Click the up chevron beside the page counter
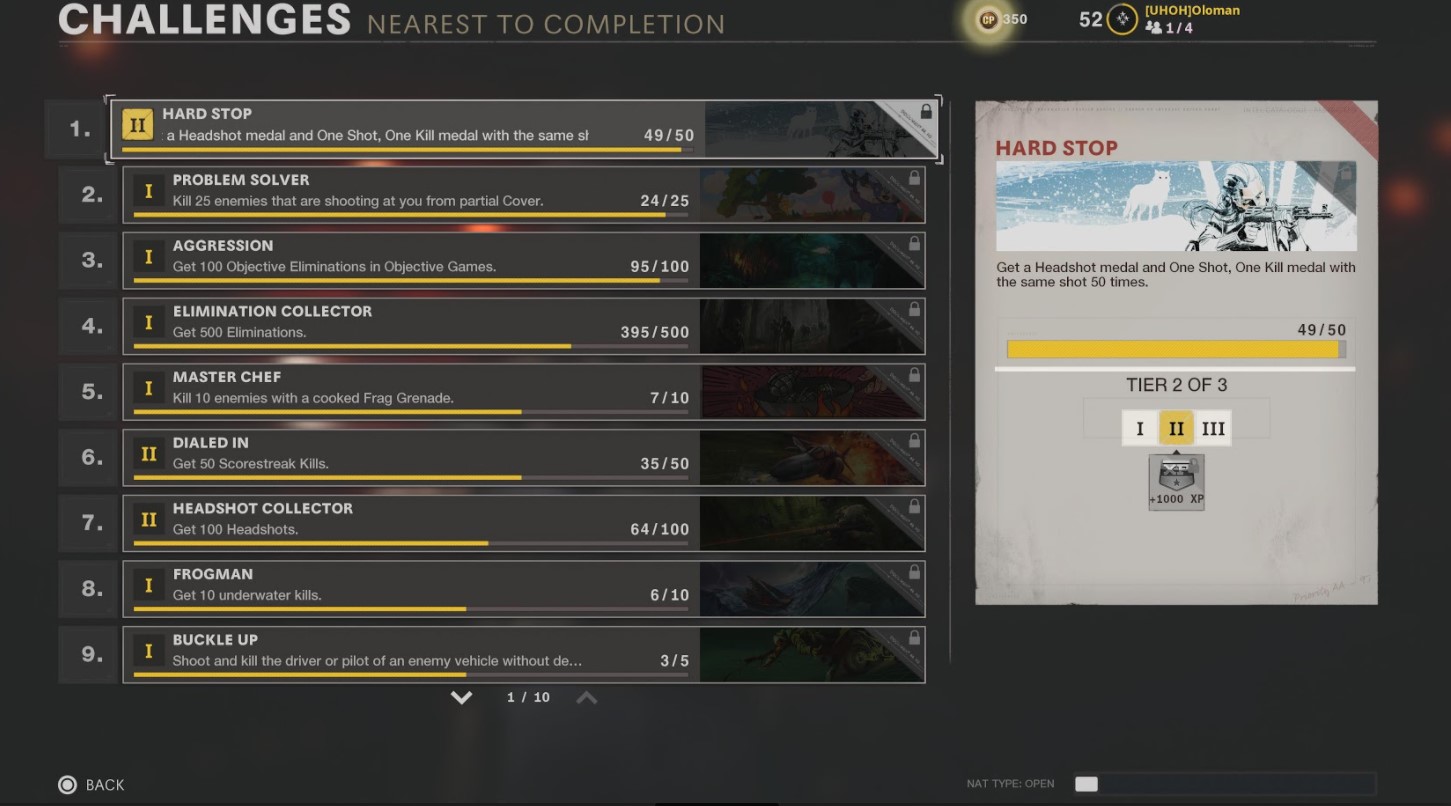This screenshot has width=1451, height=806. [587, 697]
